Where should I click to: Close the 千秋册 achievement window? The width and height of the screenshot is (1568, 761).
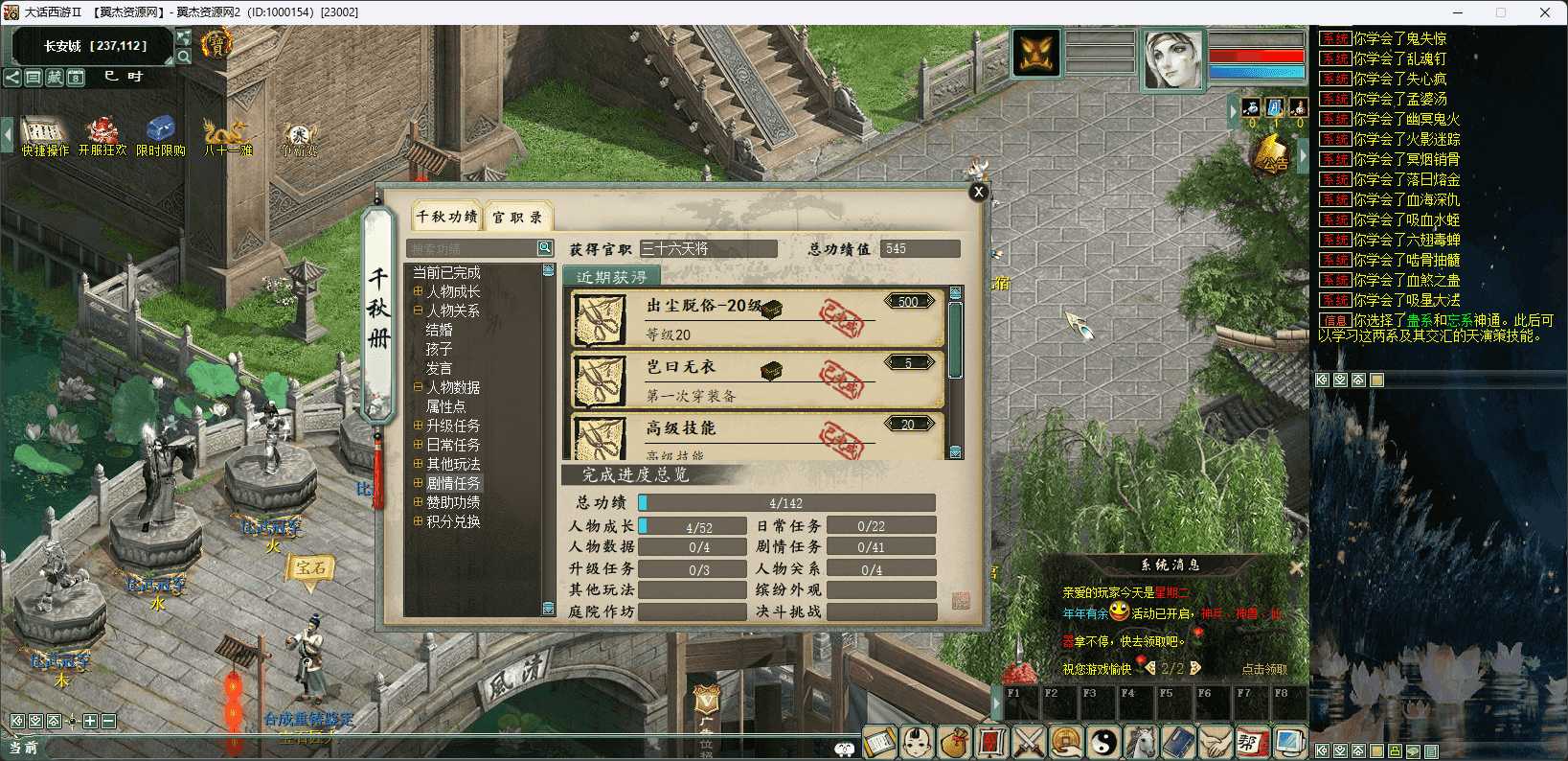pyautogui.click(x=978, y=192)
